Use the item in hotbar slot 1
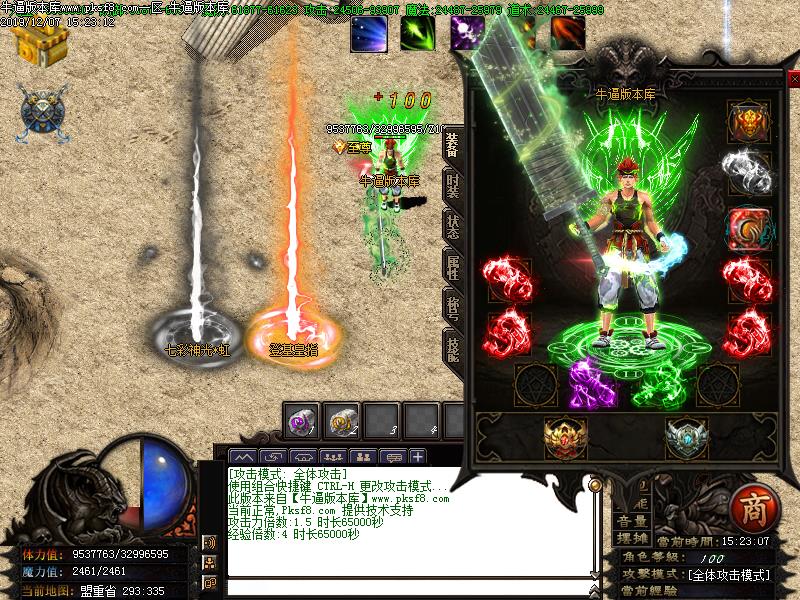The width and height of the screenshot is (800, 600). coord(302,420)
